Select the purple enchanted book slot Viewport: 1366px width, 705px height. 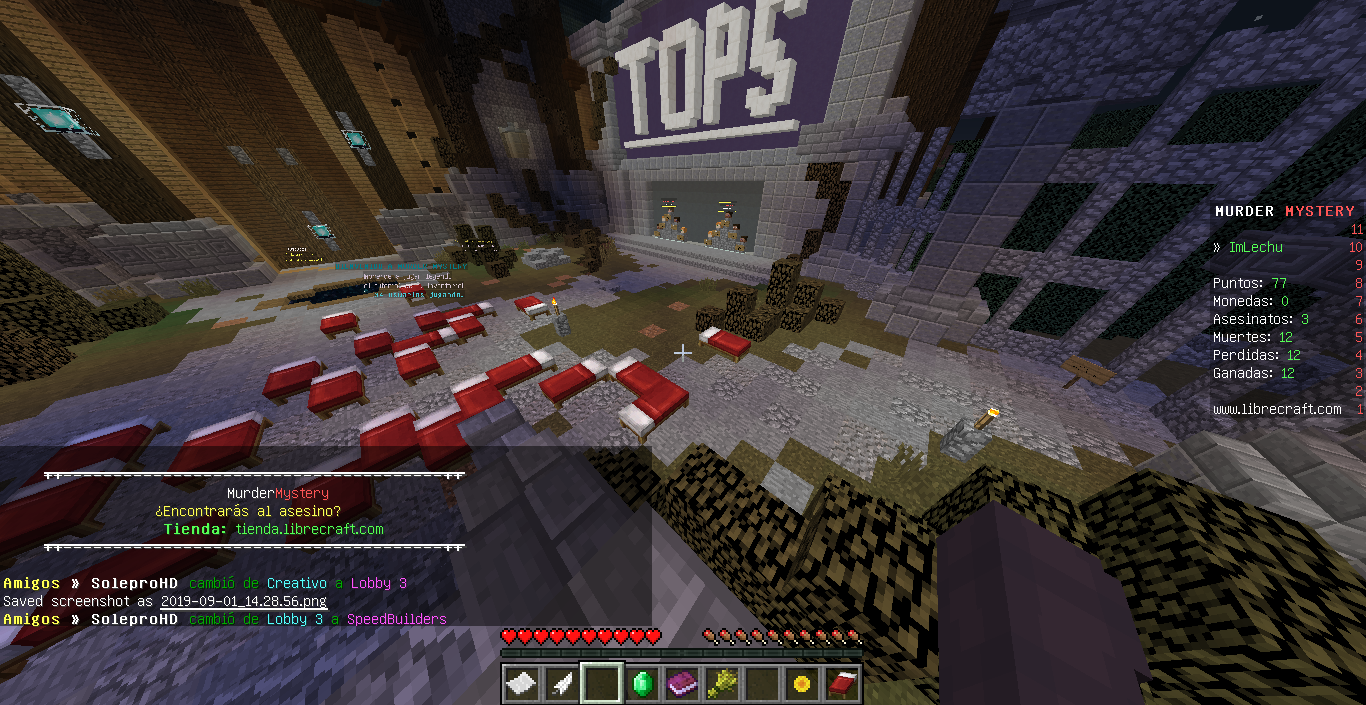click(682, 684)
